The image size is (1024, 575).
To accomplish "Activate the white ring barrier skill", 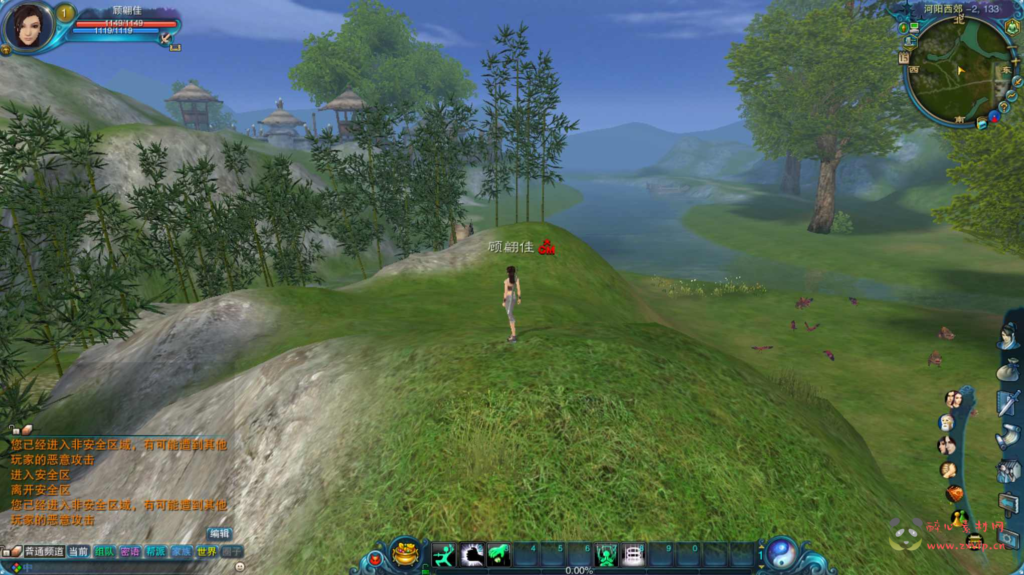I will [x=633, y=554].
